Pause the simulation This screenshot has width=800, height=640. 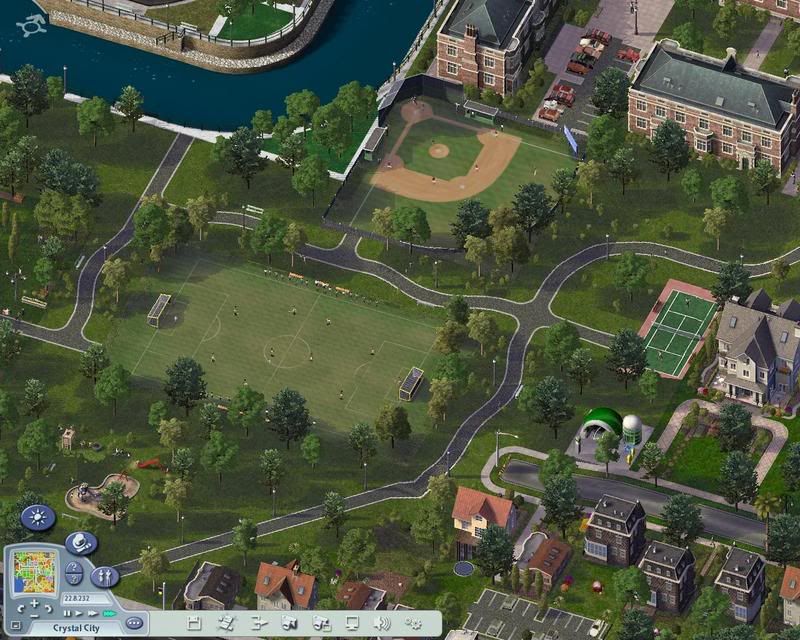pos(67,612)
